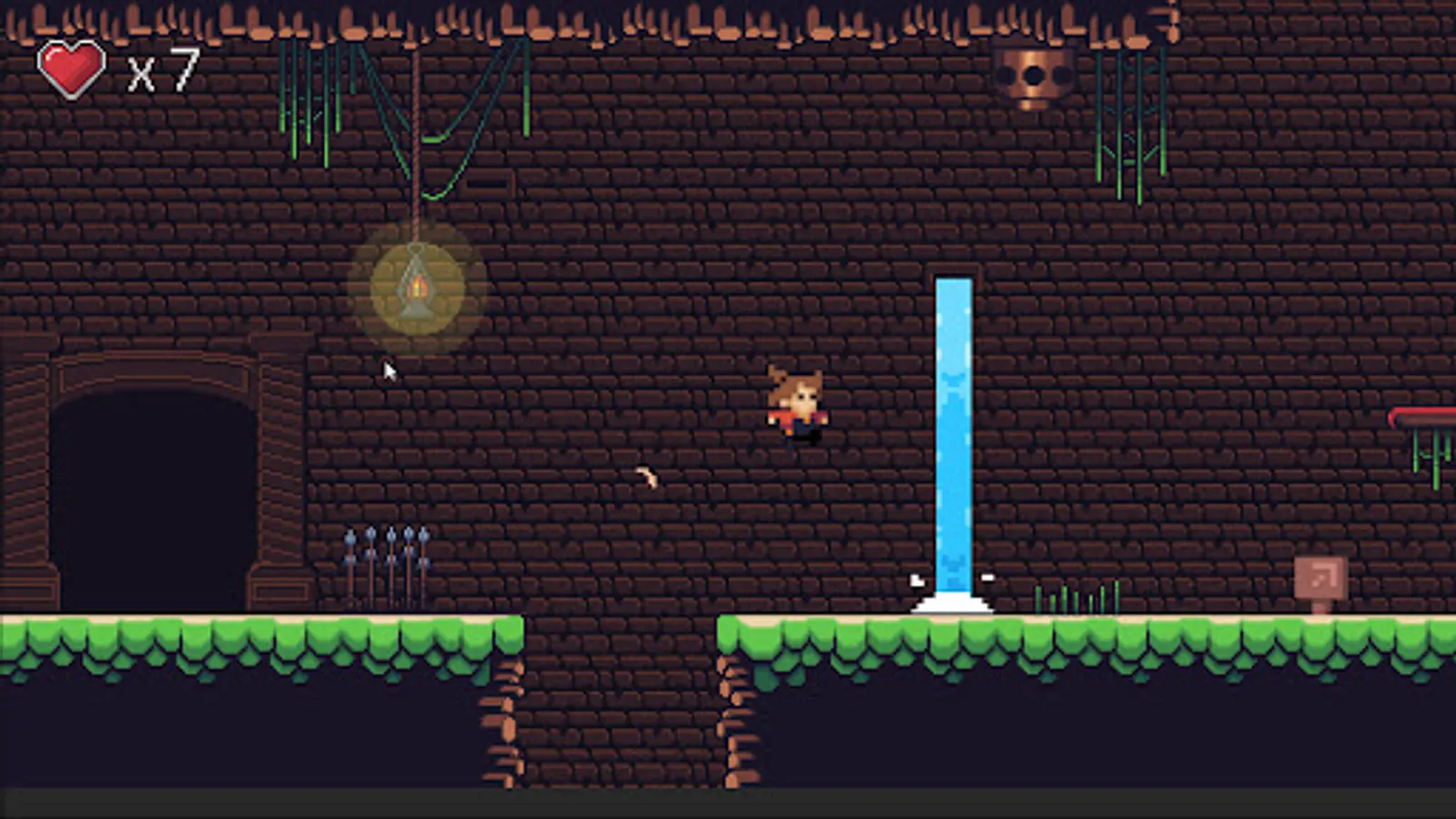1456x819 pixels.
Task: Click the red heart health icon
Action: pos(71,68)
